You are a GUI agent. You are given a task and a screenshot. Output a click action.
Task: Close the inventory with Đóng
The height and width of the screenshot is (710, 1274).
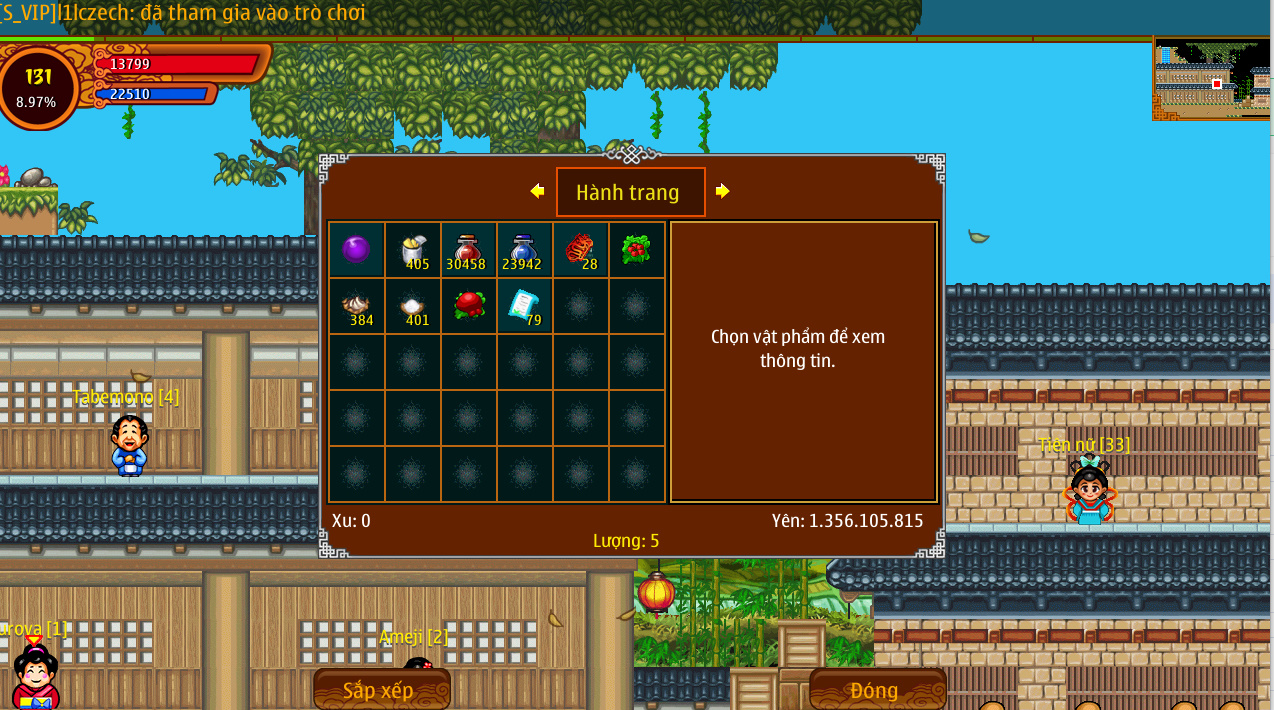pyautogui.click(x=876, y=690)
